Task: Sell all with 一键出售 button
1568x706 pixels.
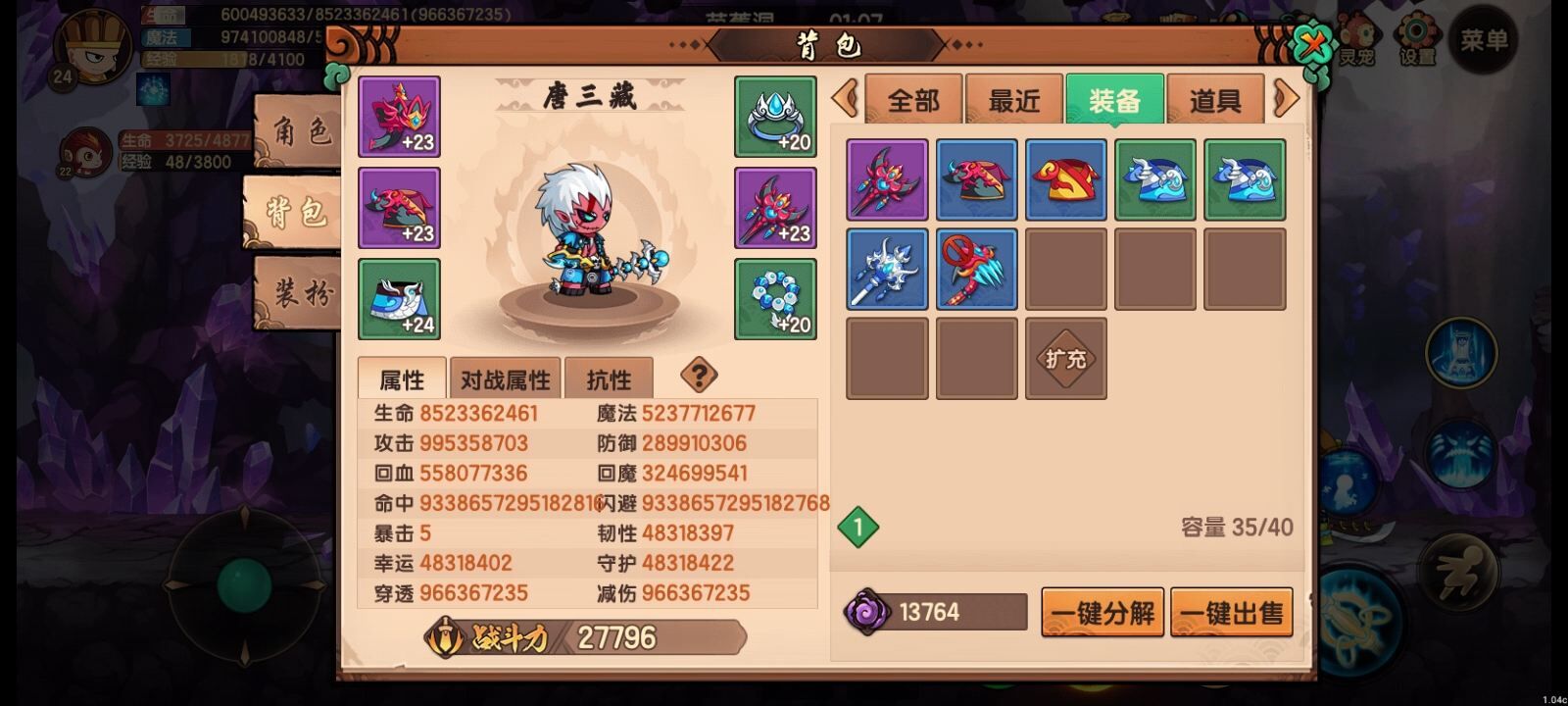Action: [x=1232, y=613]
